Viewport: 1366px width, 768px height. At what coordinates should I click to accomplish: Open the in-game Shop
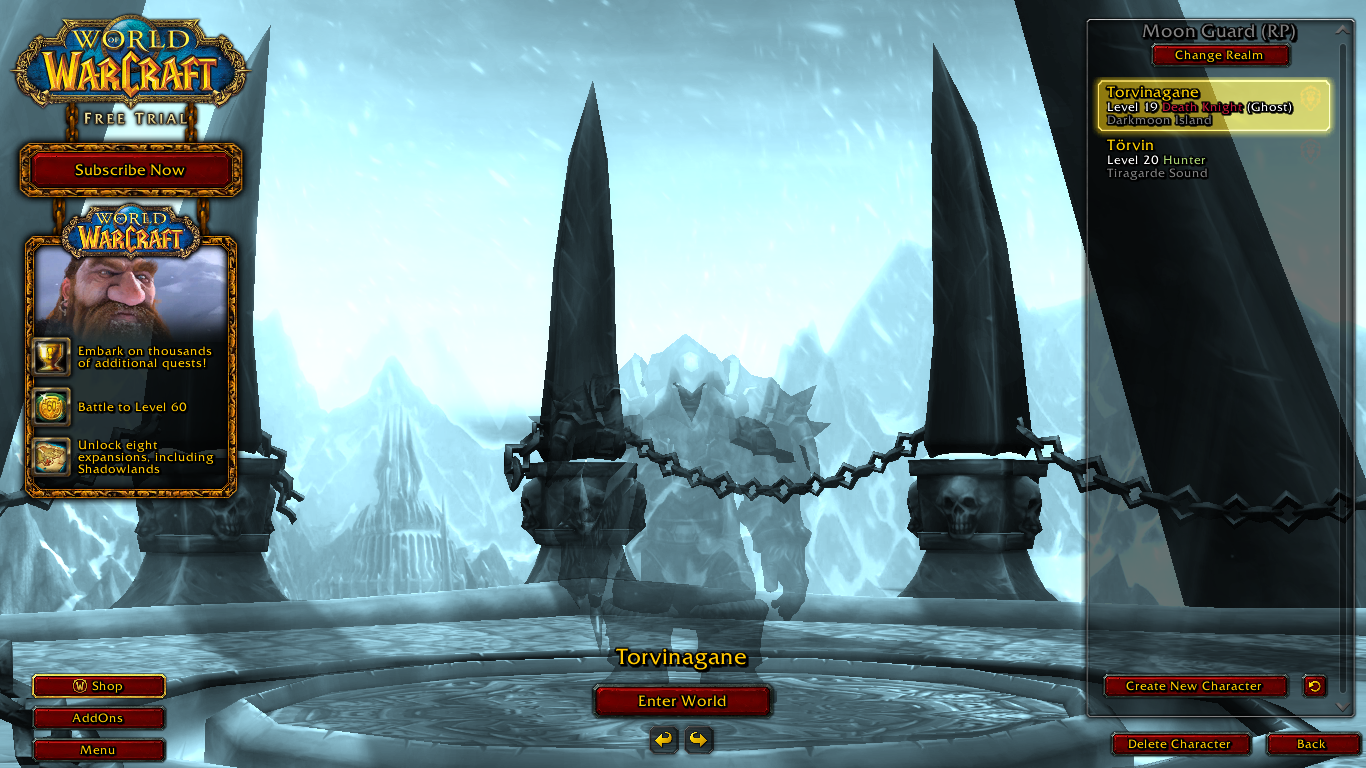click(98, 686)
